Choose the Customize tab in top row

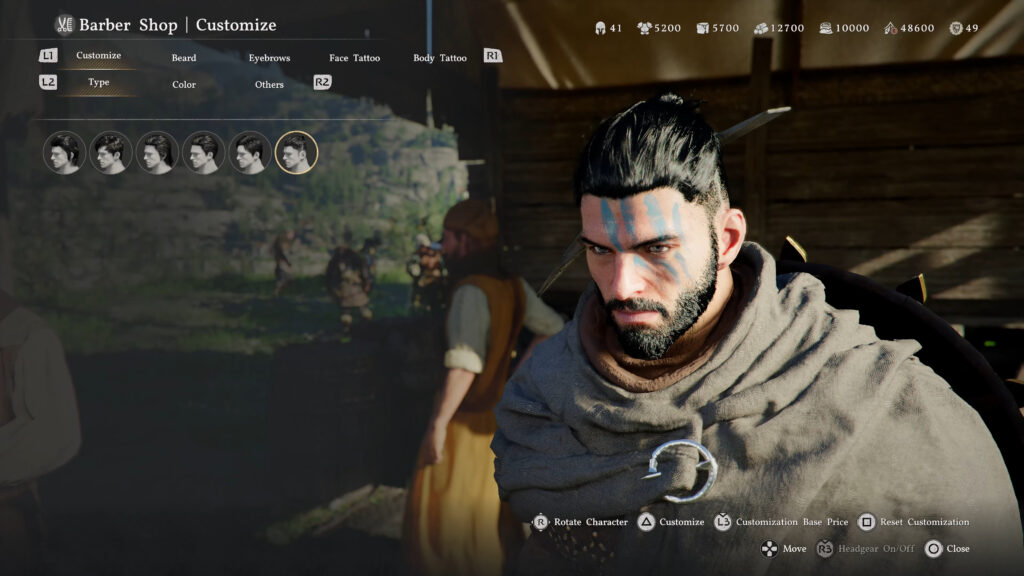98,56
